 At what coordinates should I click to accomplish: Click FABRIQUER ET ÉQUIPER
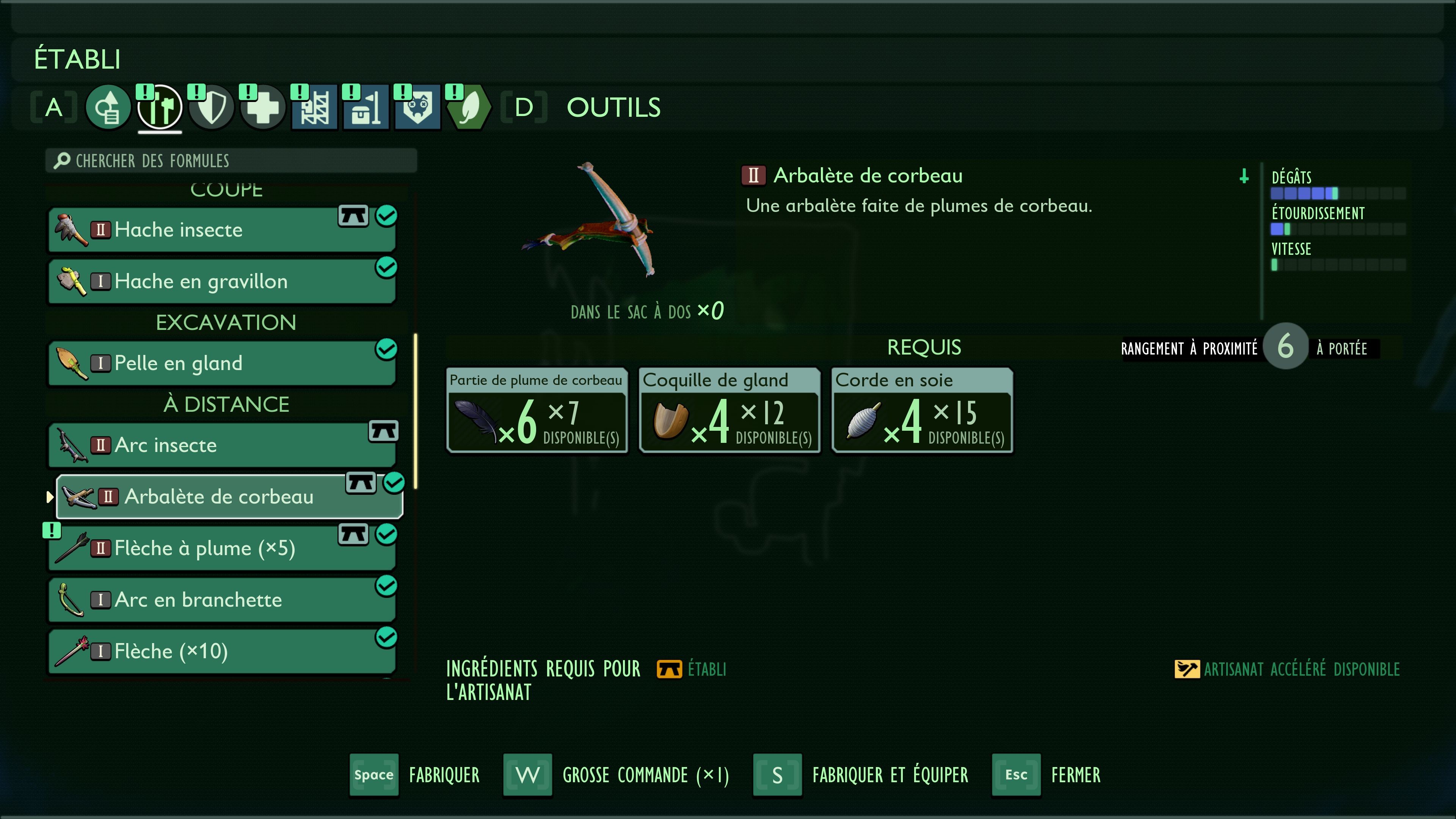(x=890, y=775)
